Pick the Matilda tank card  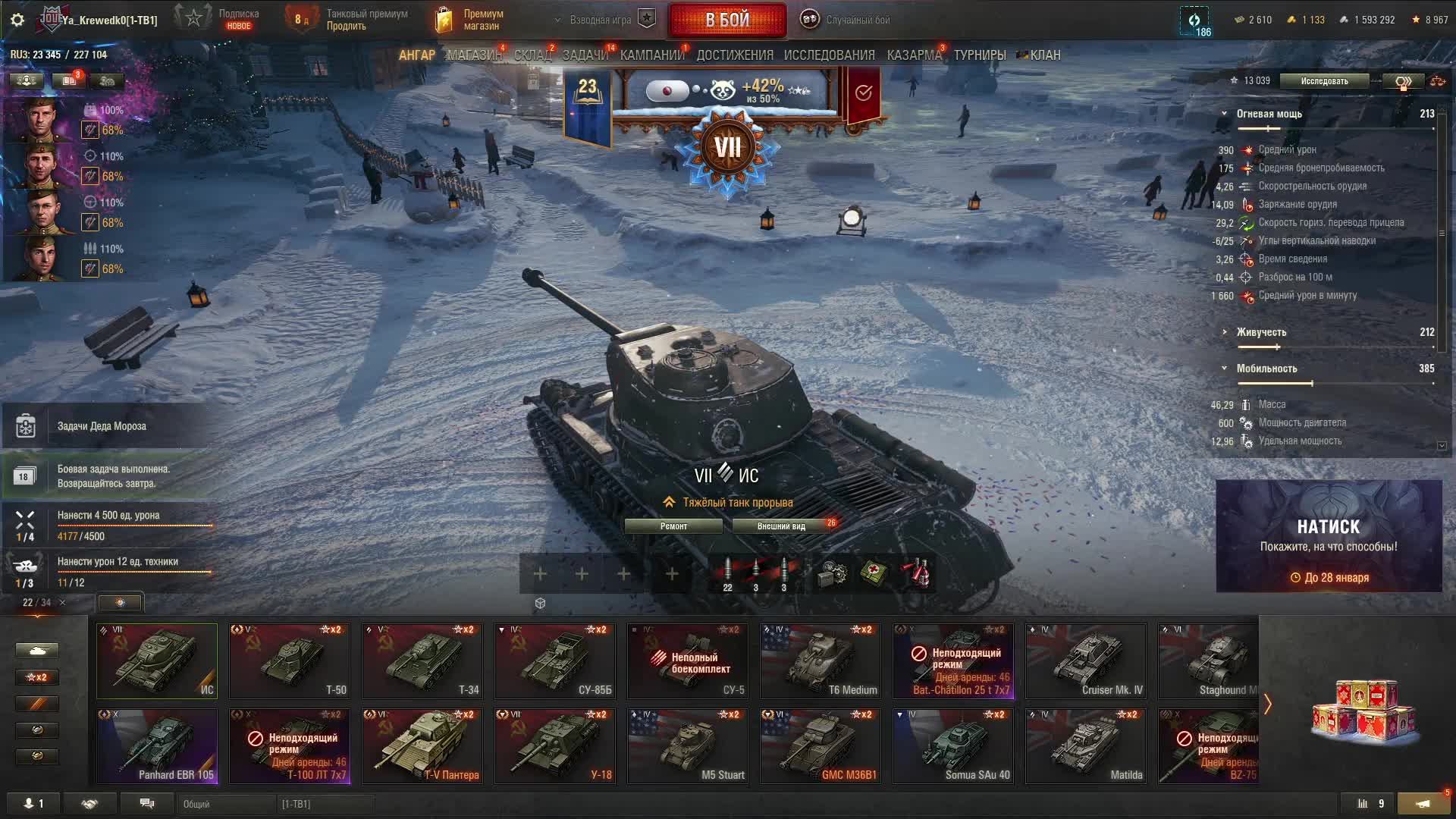[x=1085, y=745]
